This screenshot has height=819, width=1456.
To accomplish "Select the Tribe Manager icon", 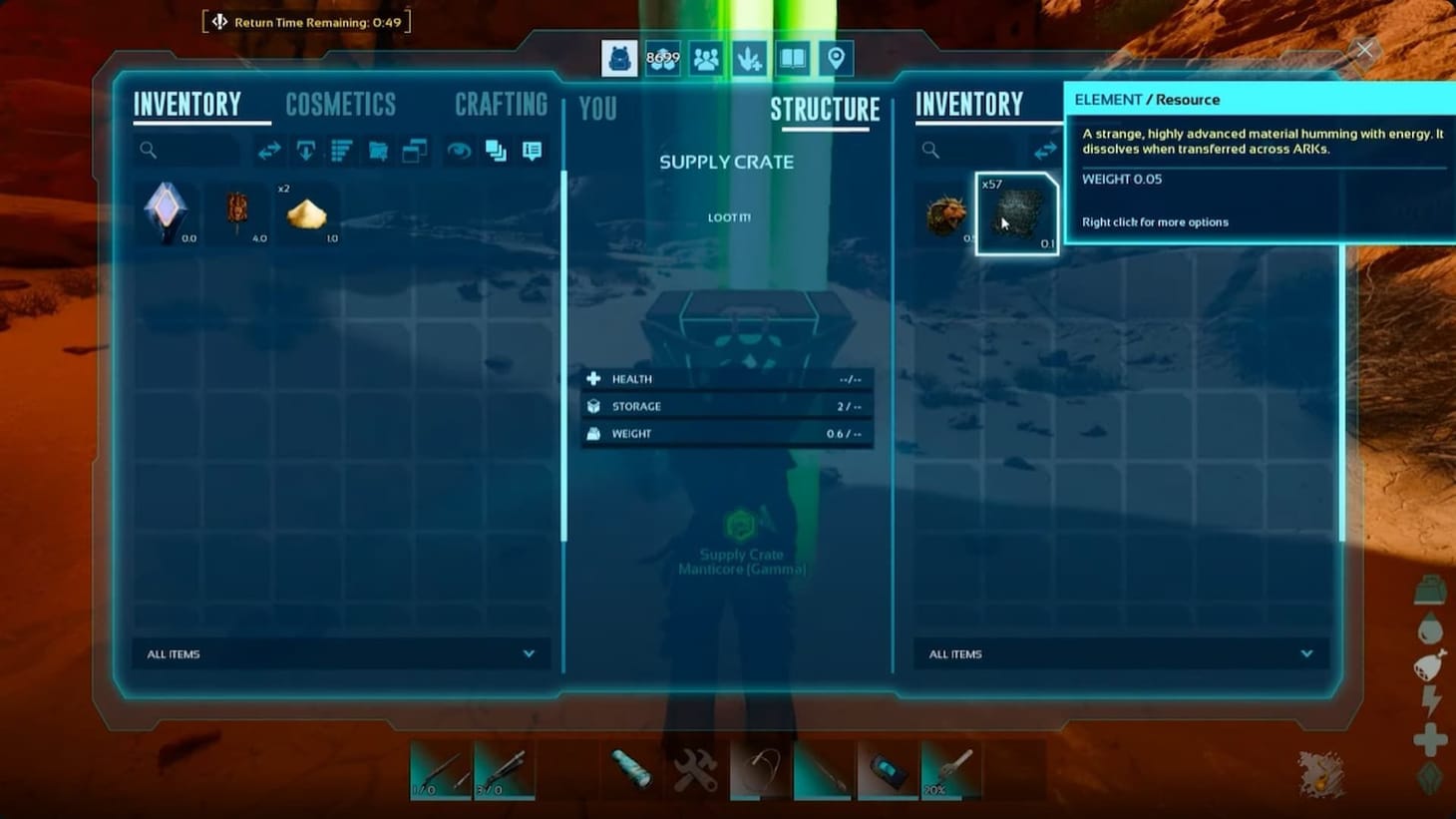I will 707,58.
